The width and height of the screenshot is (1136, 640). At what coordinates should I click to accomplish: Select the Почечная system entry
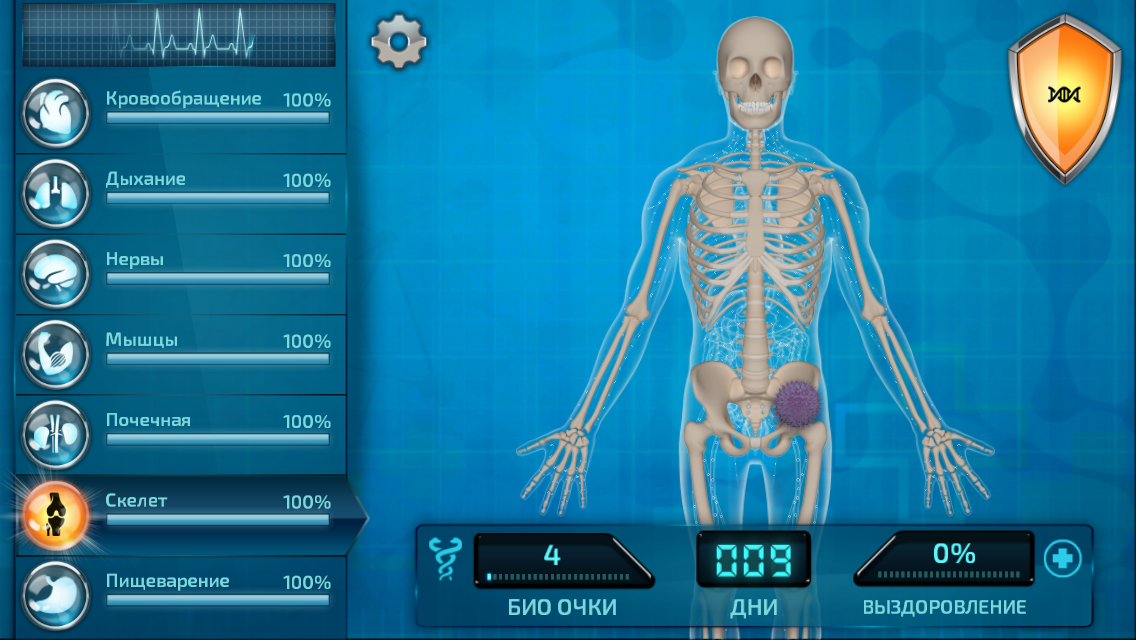[x=180, y=430]
